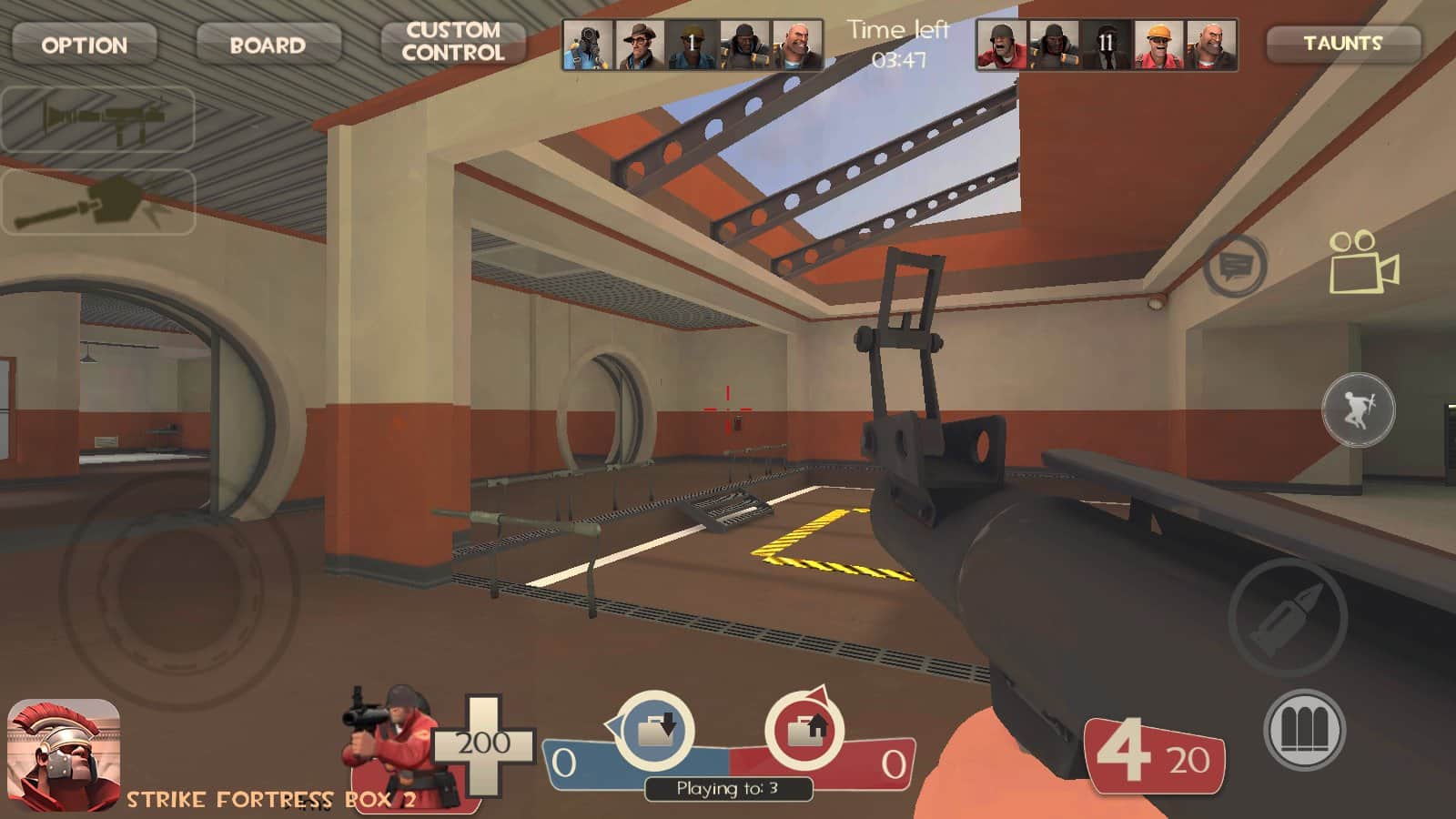Select the rocket launcher weapon slot
The height and width of the screenshot is (819, 1456).
(98, 118)
